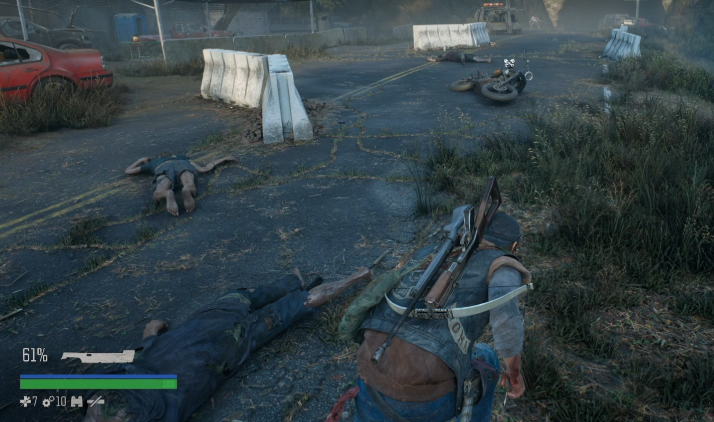
Task: Use the medkit bandage icon
Action: click(x=26, y=402)
